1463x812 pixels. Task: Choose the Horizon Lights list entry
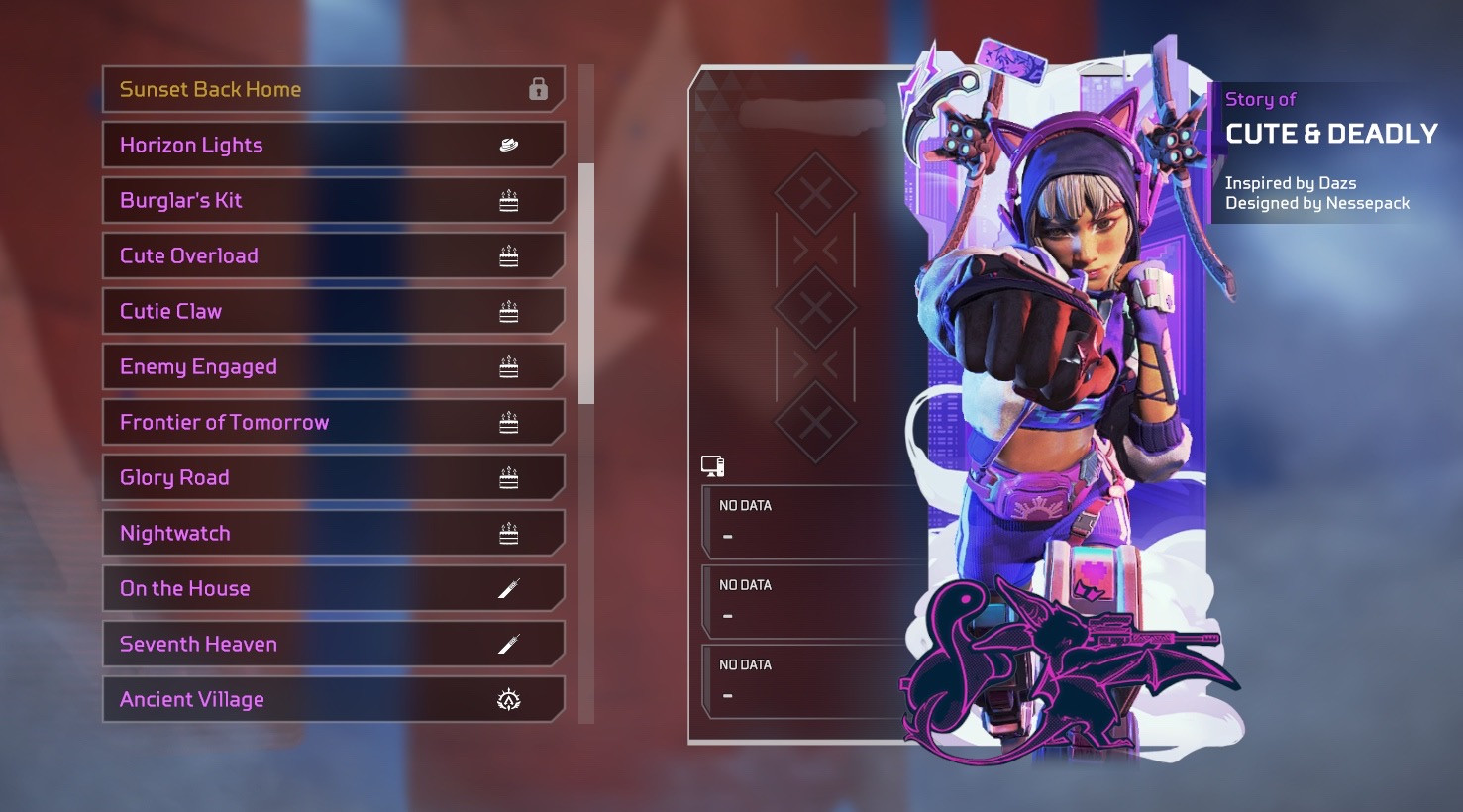[x=333, y=145]
